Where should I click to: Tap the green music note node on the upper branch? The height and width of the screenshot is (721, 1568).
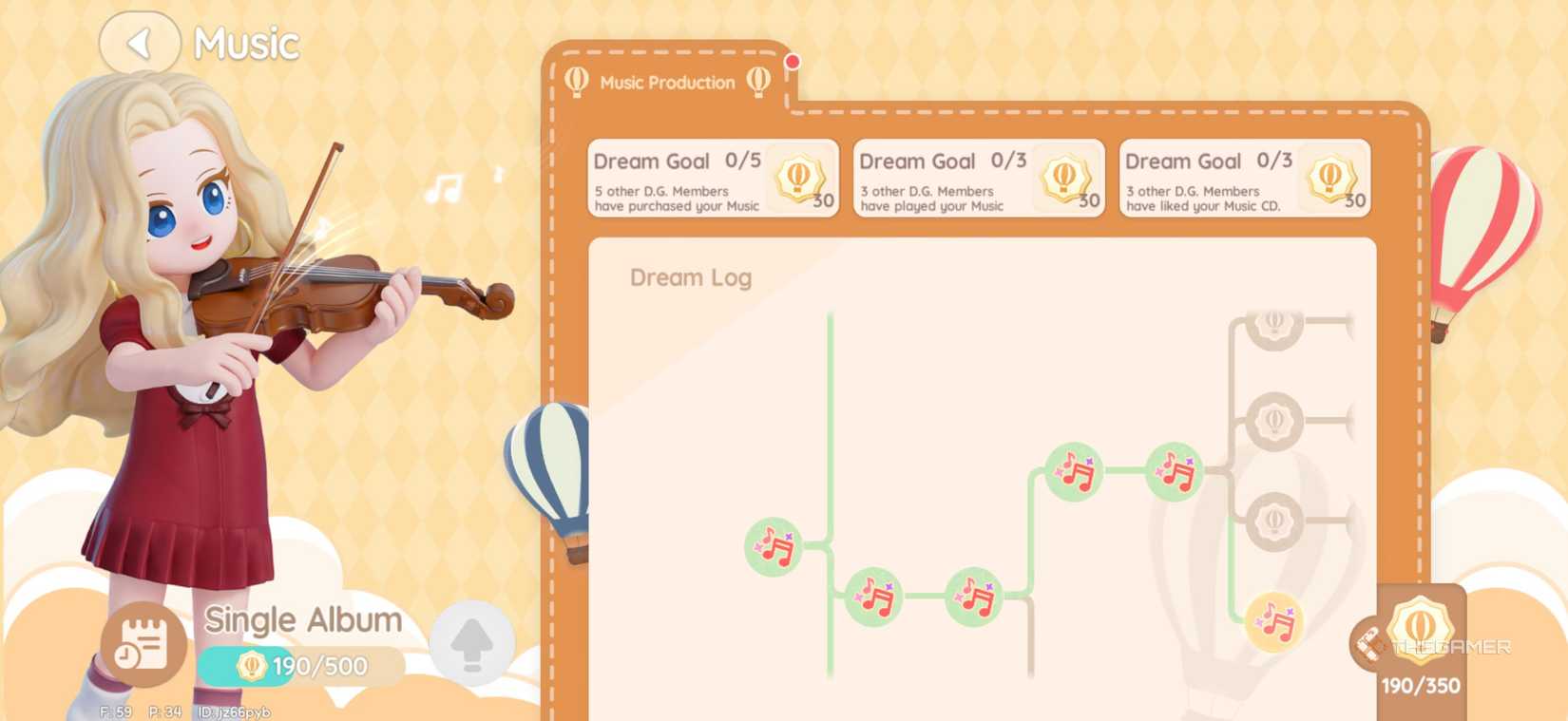tap(1075, 473)
